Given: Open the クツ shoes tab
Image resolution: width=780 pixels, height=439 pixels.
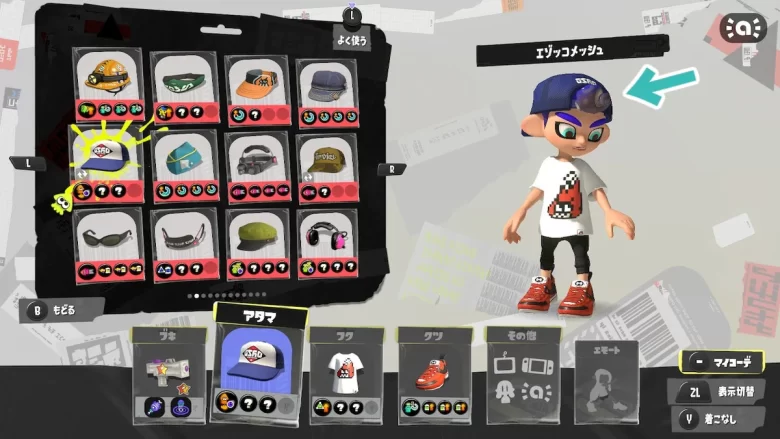Looking at the screenshot, I should click(x=434, y=372).
